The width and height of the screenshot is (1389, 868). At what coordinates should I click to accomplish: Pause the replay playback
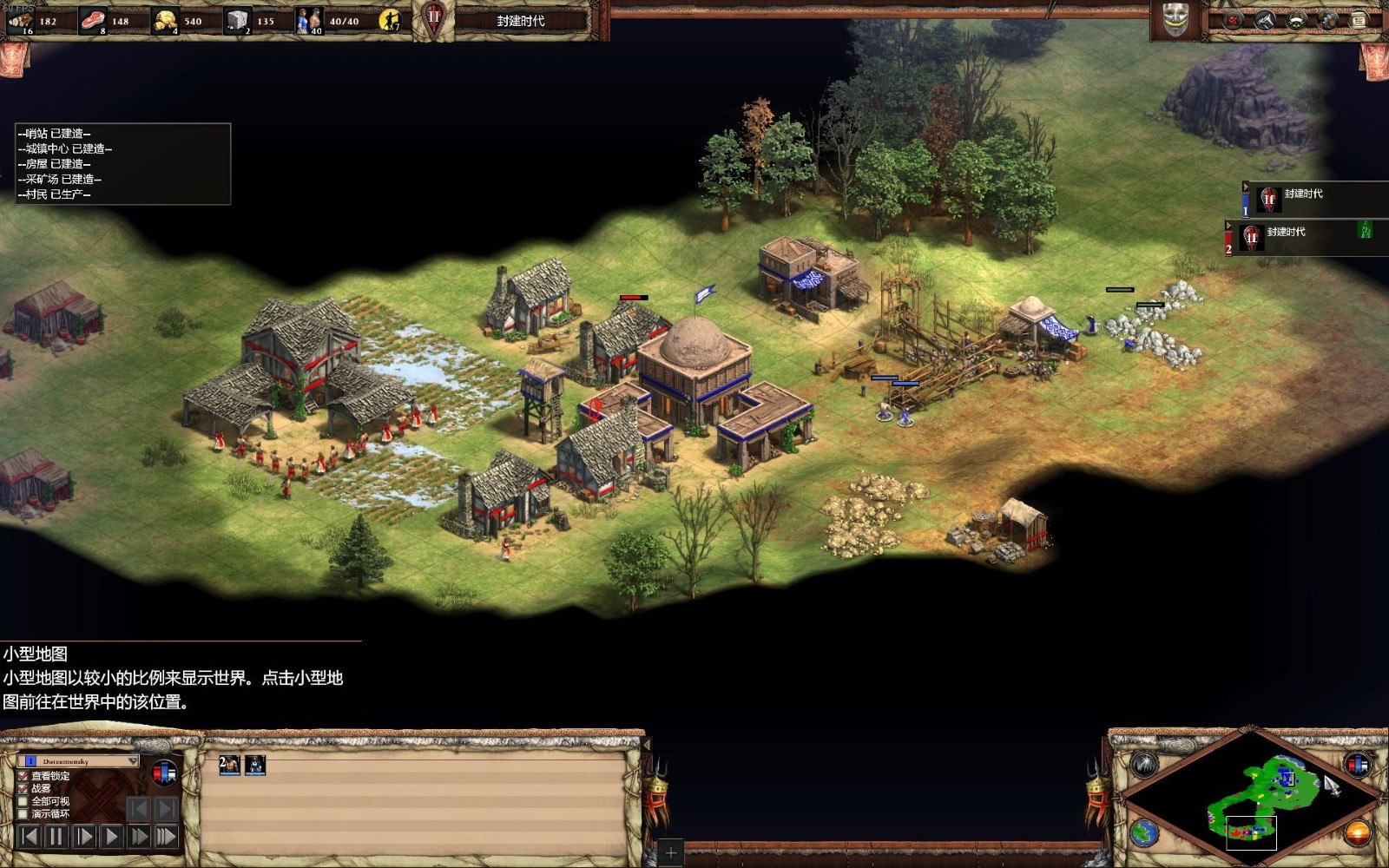(56, 837)
